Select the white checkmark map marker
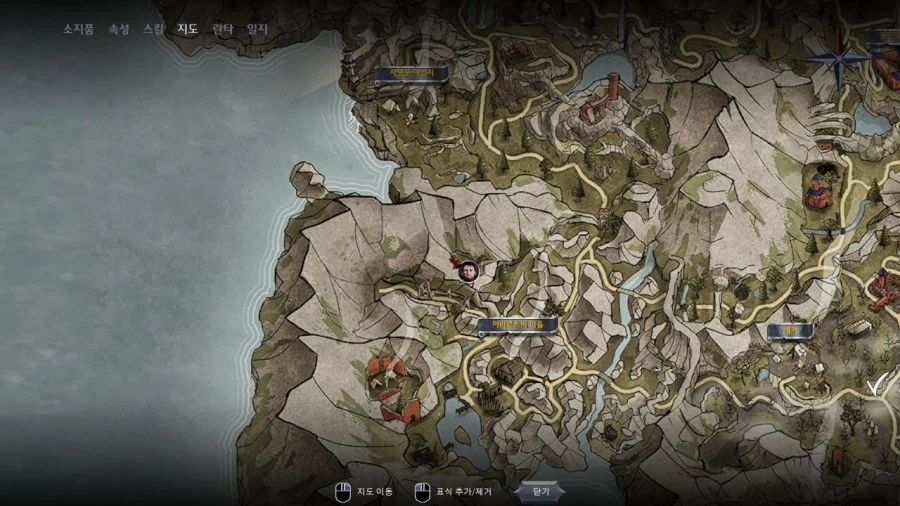 [x=877, y=385]
